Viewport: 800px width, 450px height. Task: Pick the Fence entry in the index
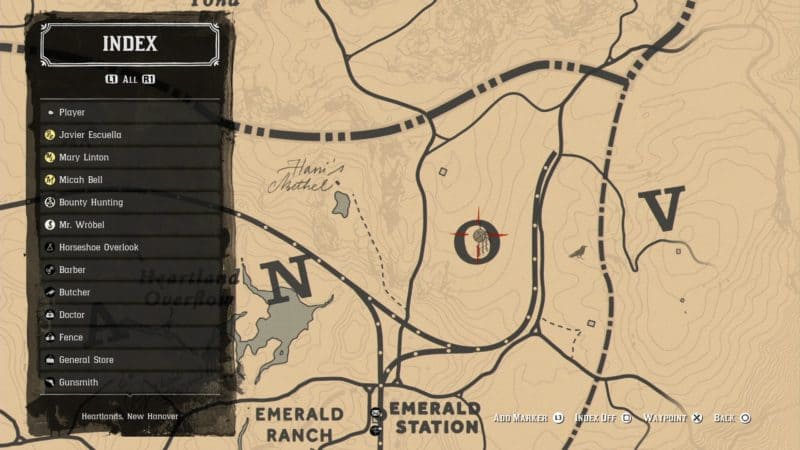(130, 337)
